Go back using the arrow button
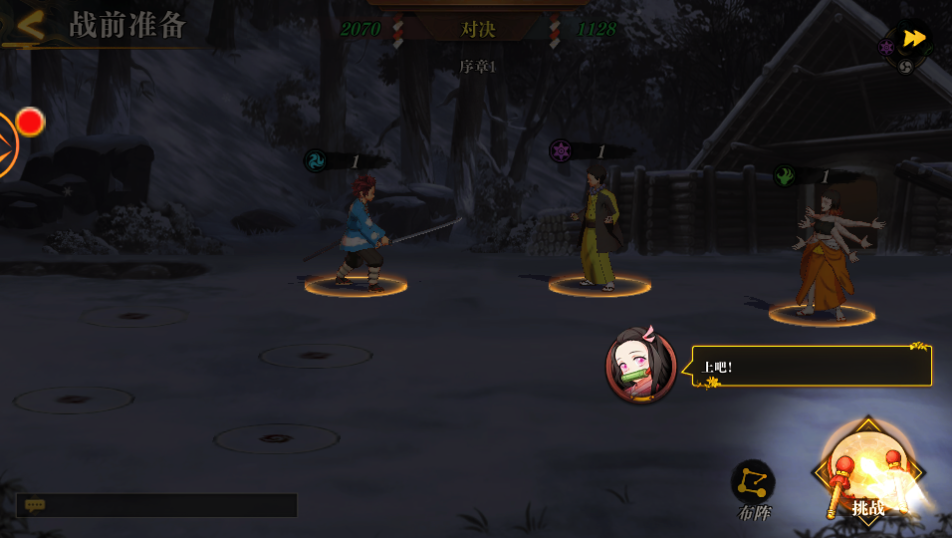 (30, 26)
